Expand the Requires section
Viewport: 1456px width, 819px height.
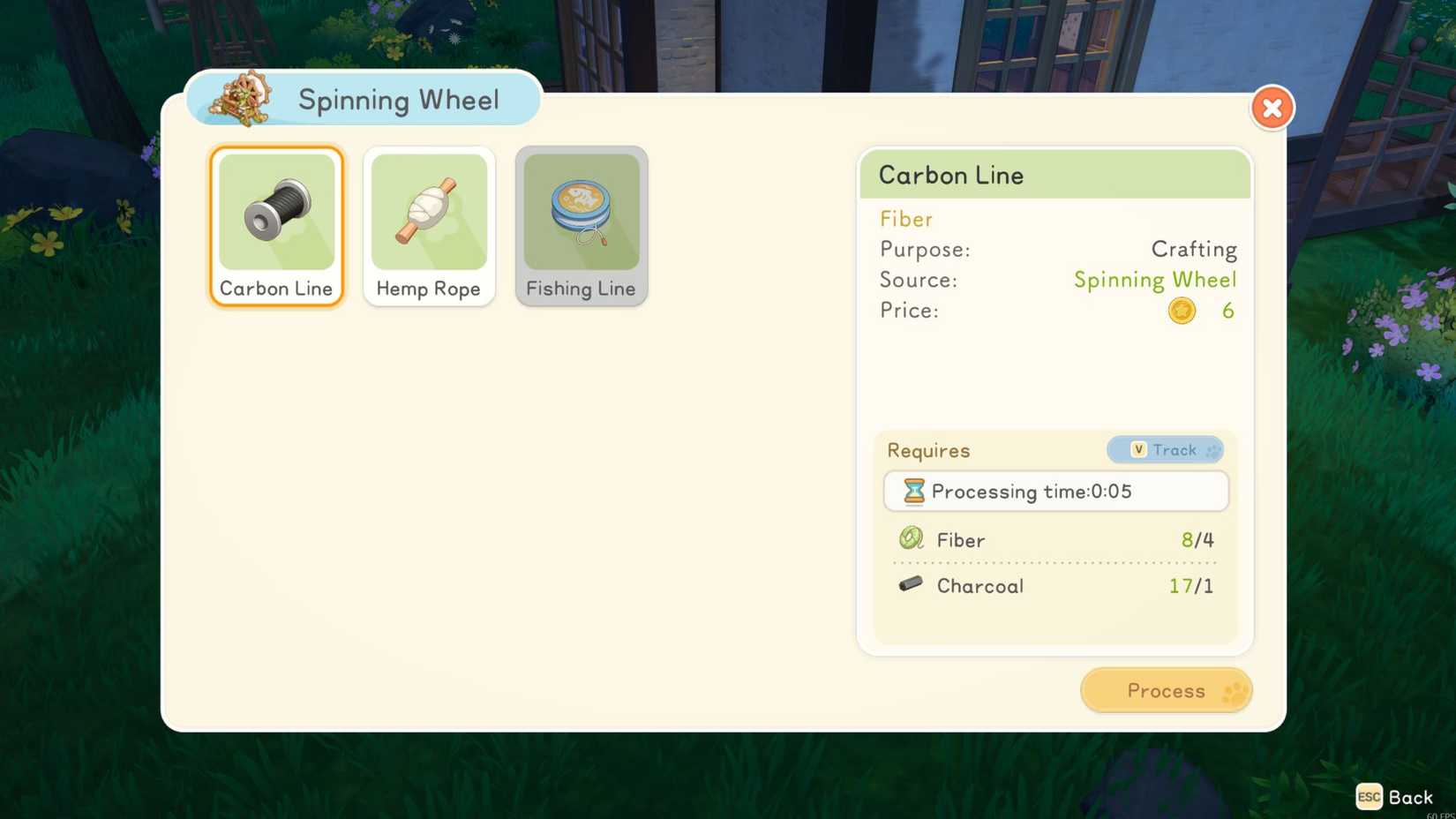928,450
